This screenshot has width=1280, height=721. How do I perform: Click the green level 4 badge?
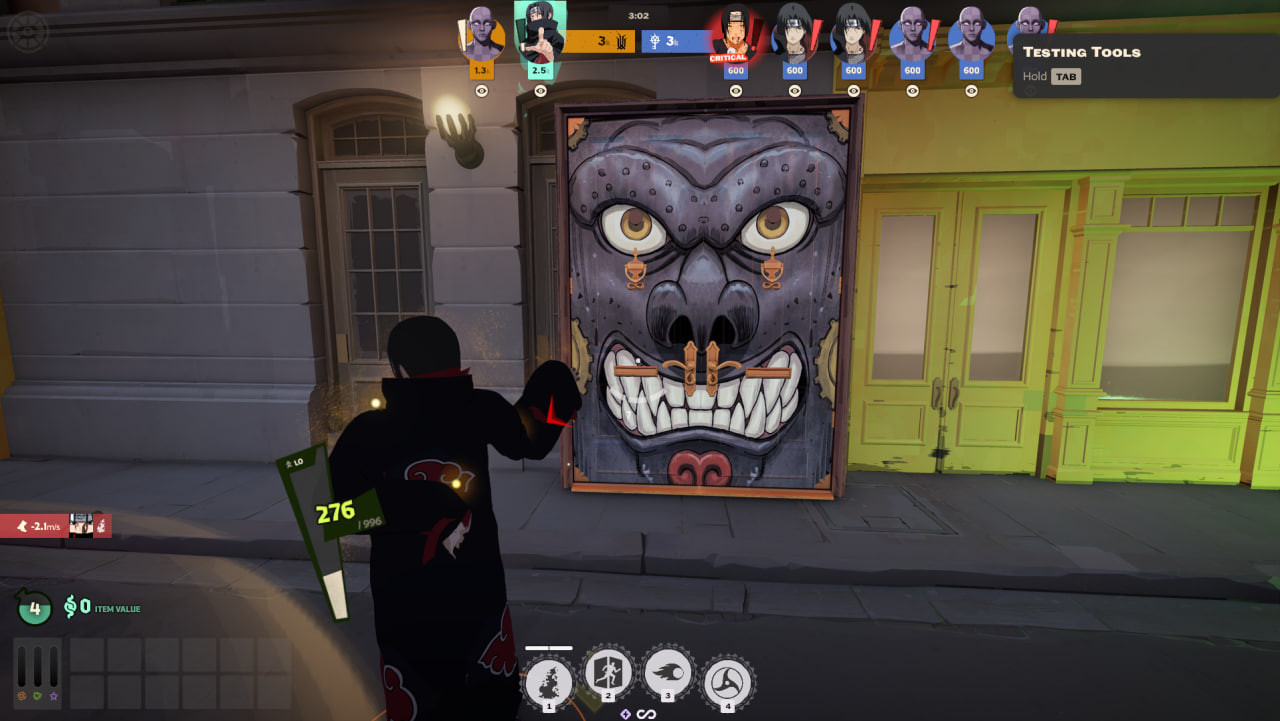point(34,606)
